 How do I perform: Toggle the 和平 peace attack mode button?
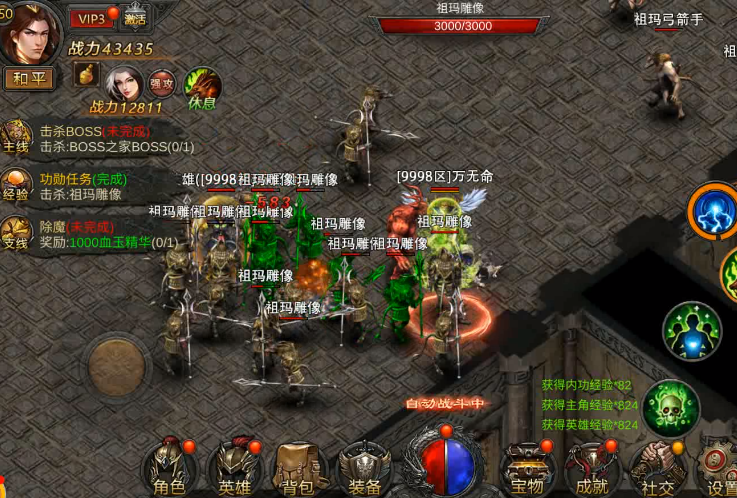tap(30, 78)
